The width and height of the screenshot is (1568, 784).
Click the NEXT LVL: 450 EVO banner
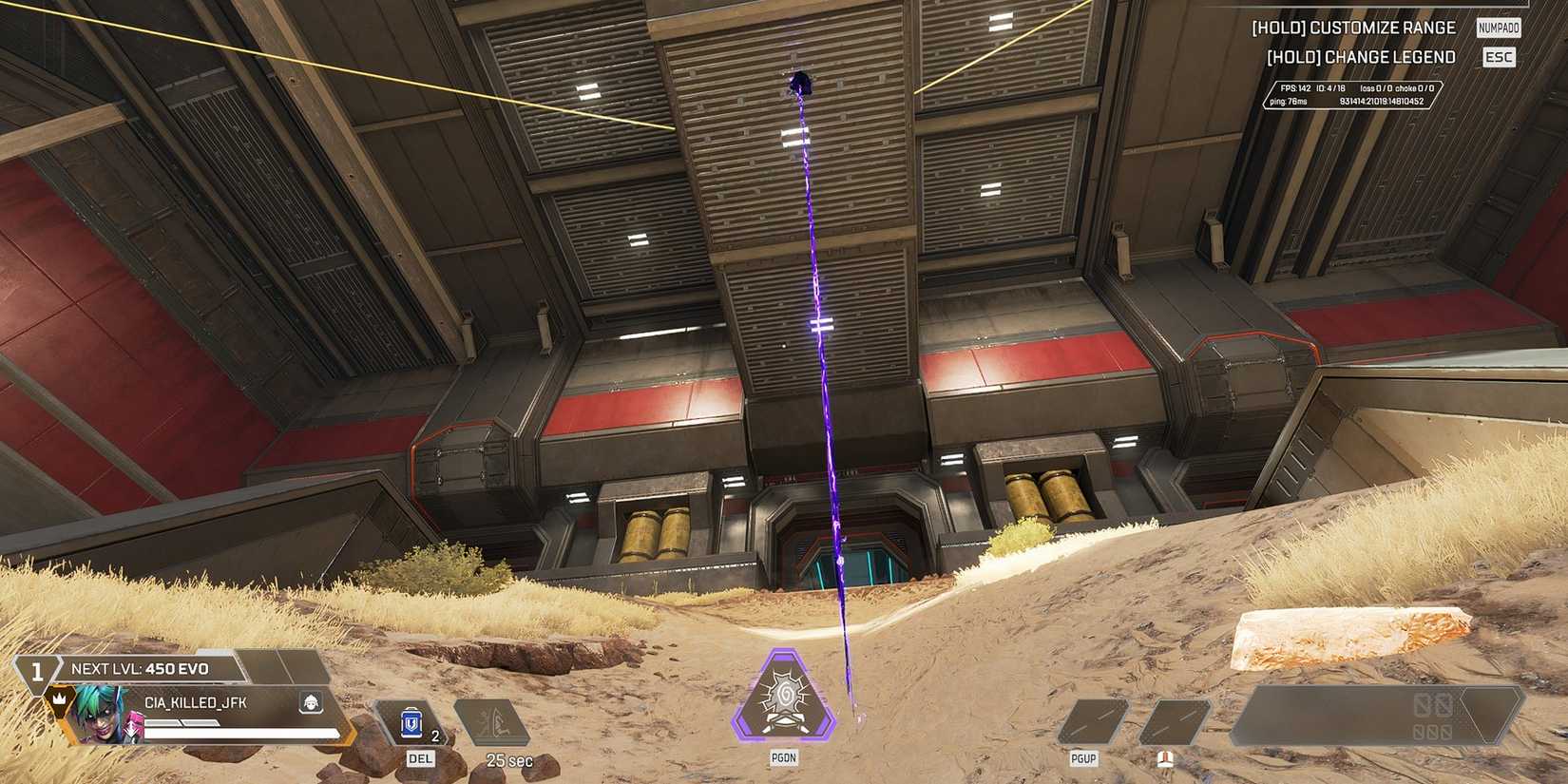143,667
